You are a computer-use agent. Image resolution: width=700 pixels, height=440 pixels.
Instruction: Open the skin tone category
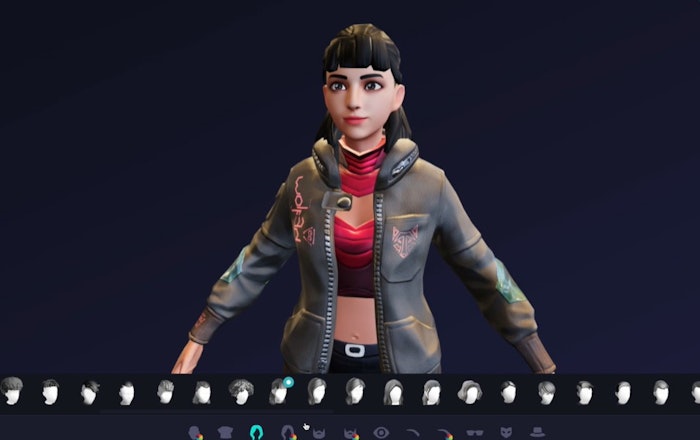pos(194,433)
